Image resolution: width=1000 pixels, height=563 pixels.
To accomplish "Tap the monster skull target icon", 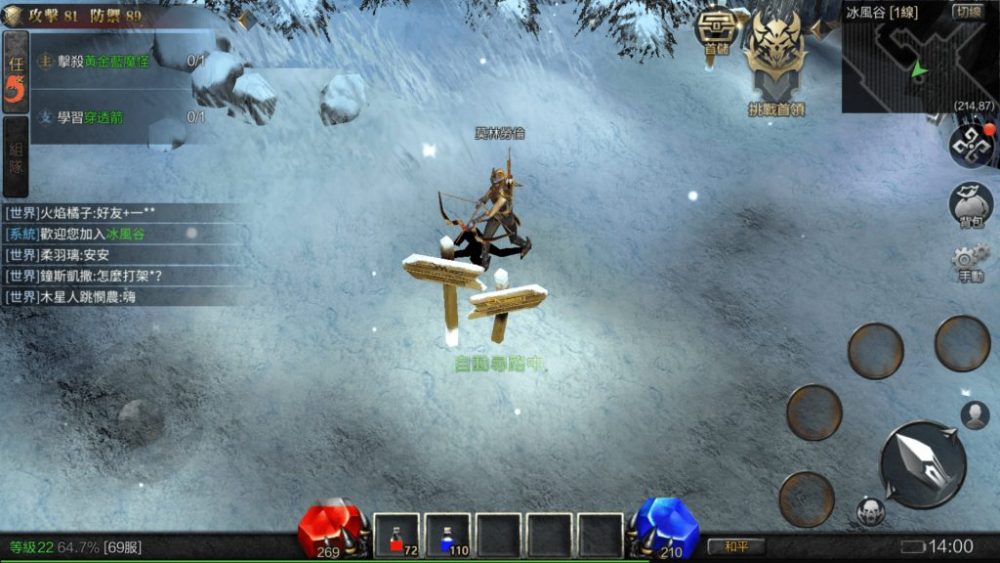I will pyautogui.click(x=870, y=511).
